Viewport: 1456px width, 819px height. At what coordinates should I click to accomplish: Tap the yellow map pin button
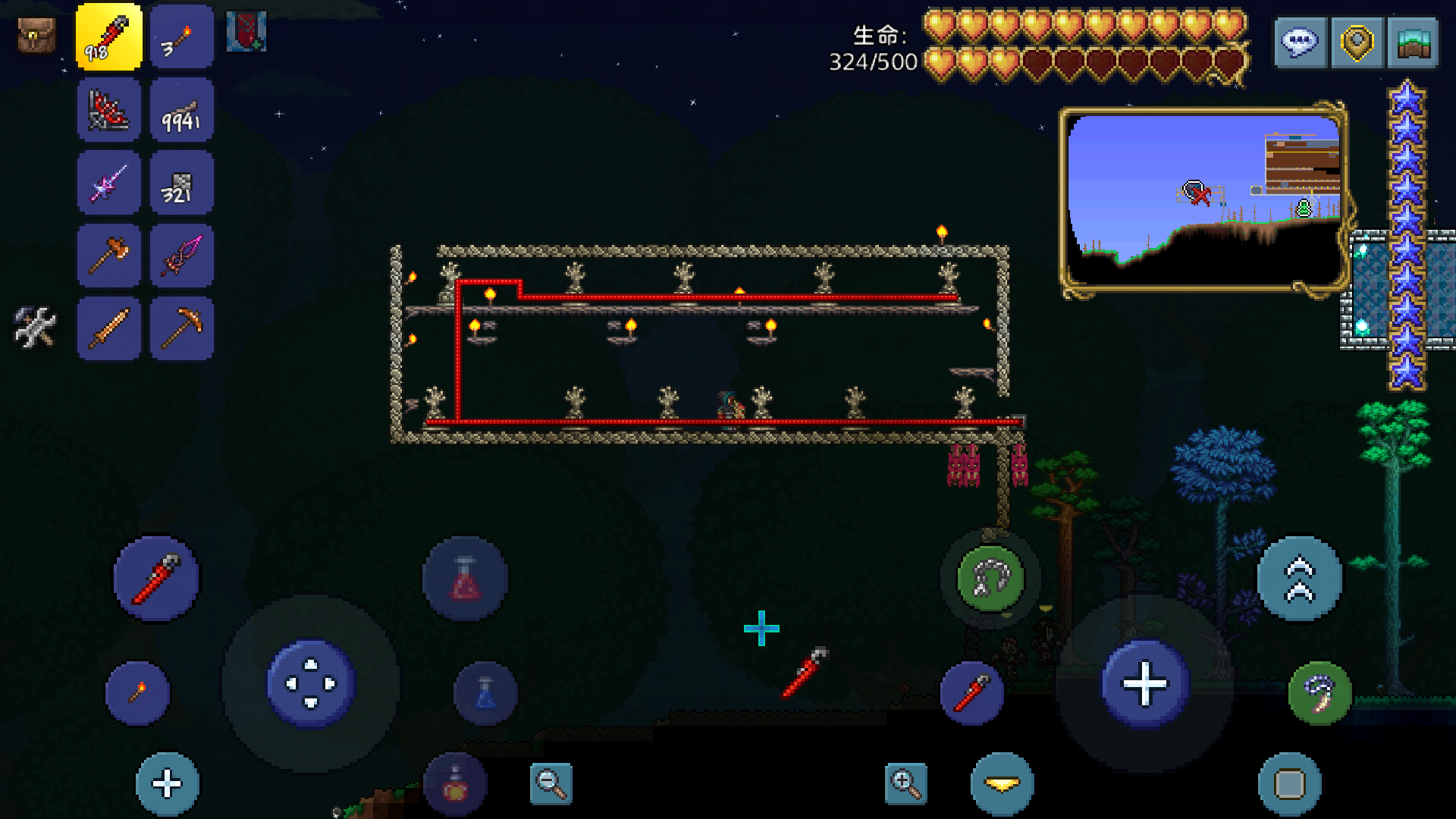pos(1357,42)
